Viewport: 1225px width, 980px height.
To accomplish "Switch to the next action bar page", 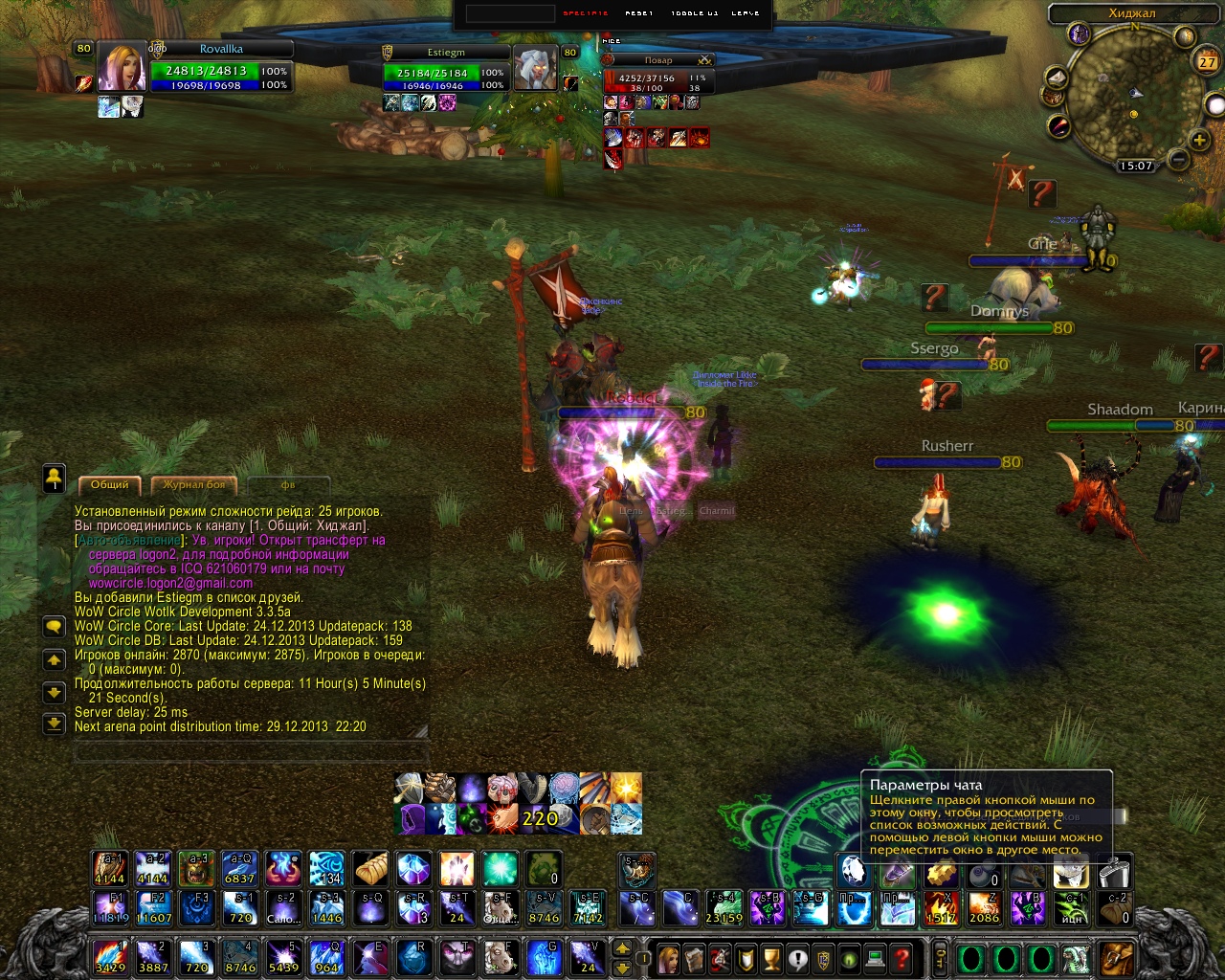I will pos(622,967).
